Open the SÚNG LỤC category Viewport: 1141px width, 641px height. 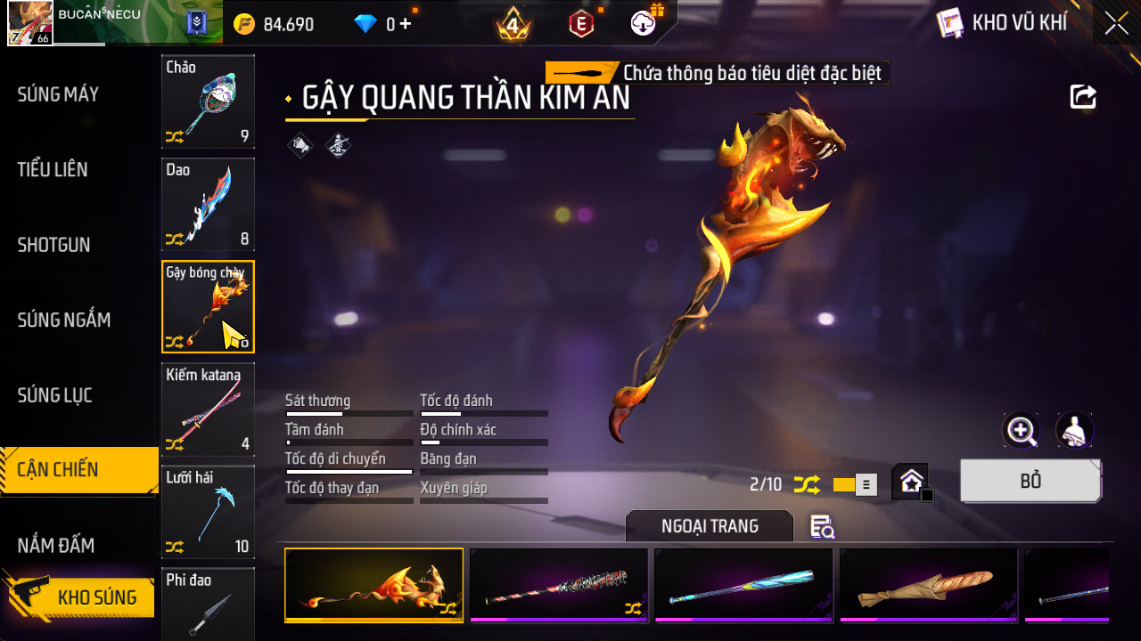55,395
